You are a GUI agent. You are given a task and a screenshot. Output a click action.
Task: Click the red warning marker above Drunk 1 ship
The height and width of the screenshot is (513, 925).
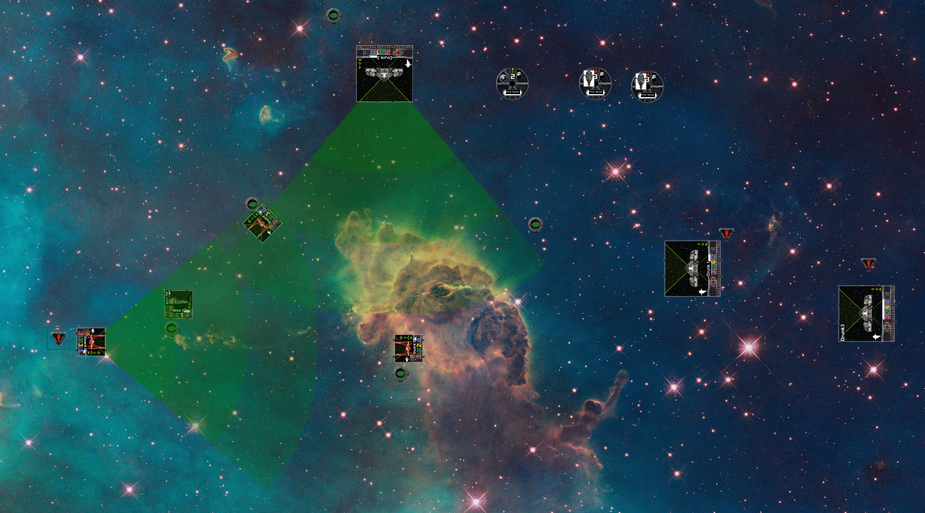[x=726, y=235]
